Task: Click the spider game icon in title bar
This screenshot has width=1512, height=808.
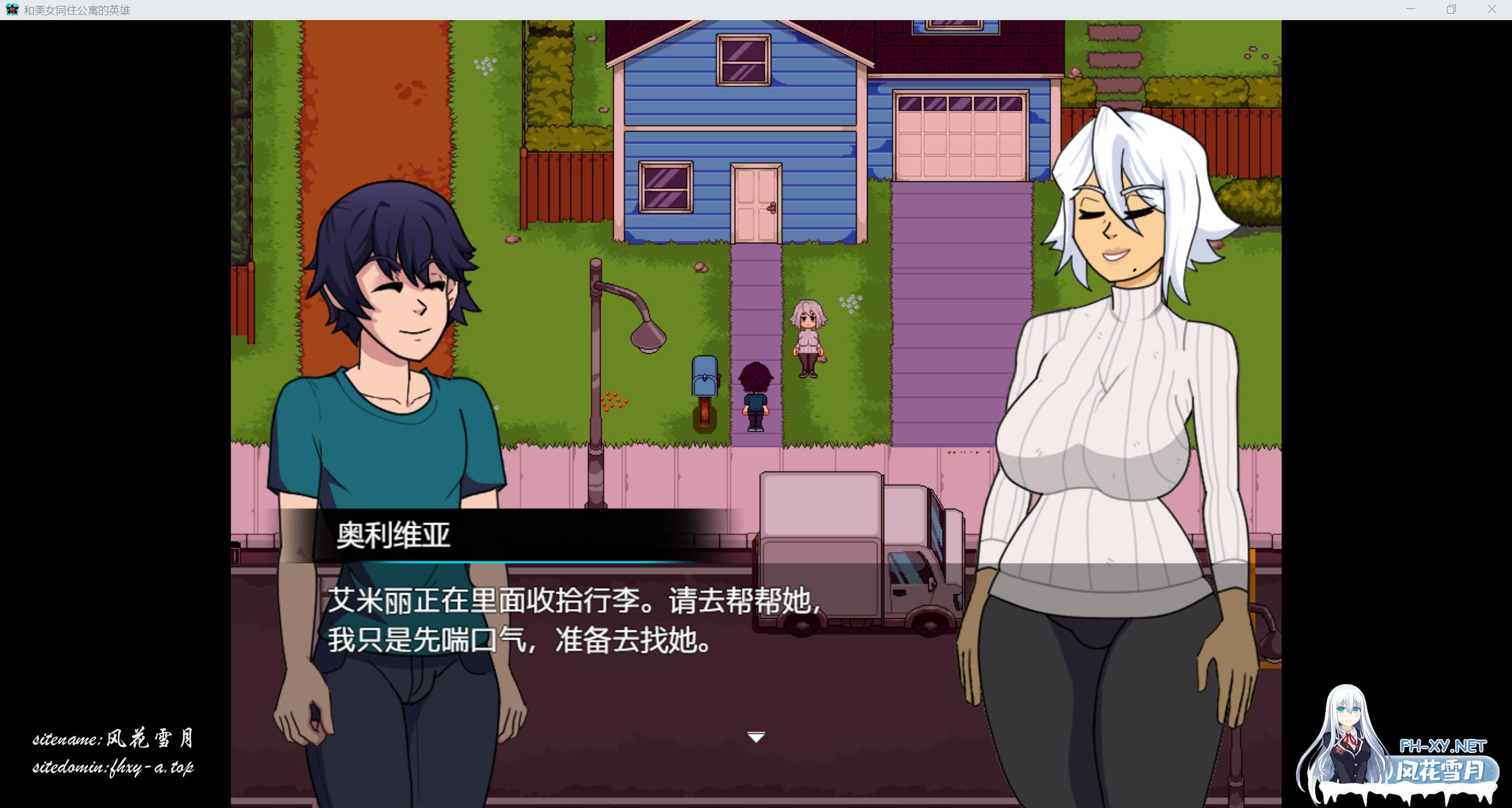Action: pyautogui.click(x=13, y=9)
